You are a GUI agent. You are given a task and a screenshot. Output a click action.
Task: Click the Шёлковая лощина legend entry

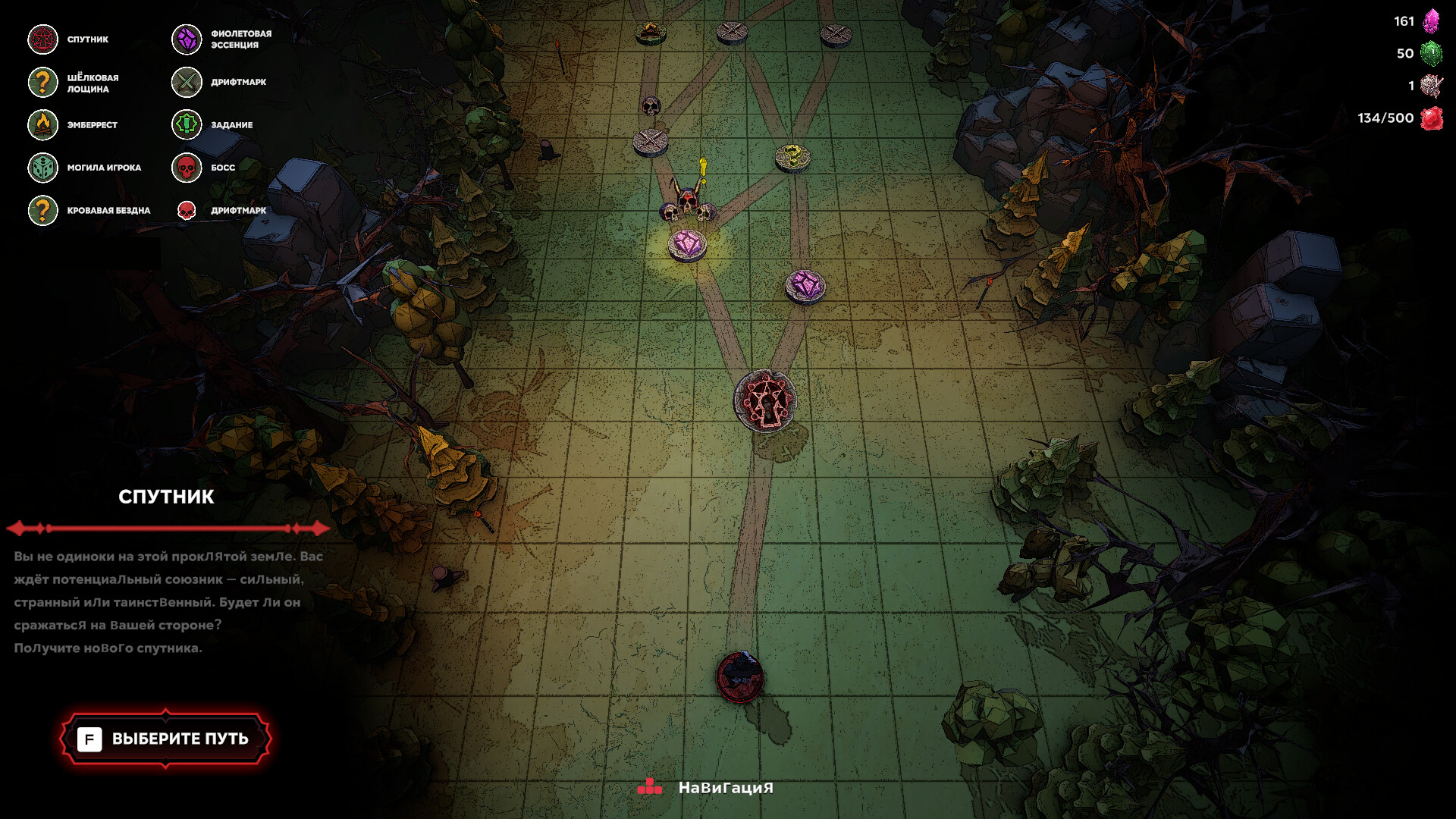74,83
